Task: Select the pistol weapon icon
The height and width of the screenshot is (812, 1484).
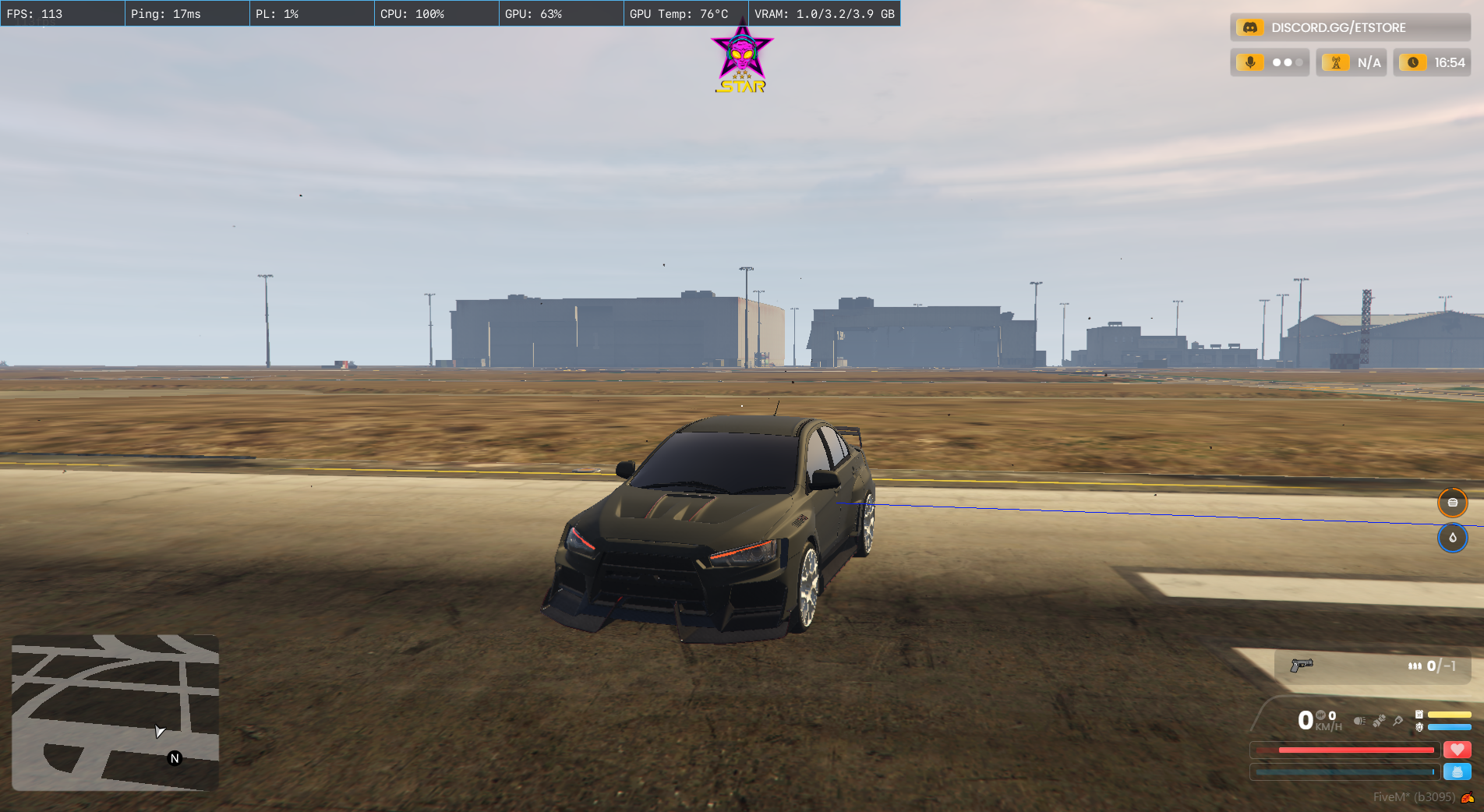Action: pyautogui.click(x=1301, y=665)
